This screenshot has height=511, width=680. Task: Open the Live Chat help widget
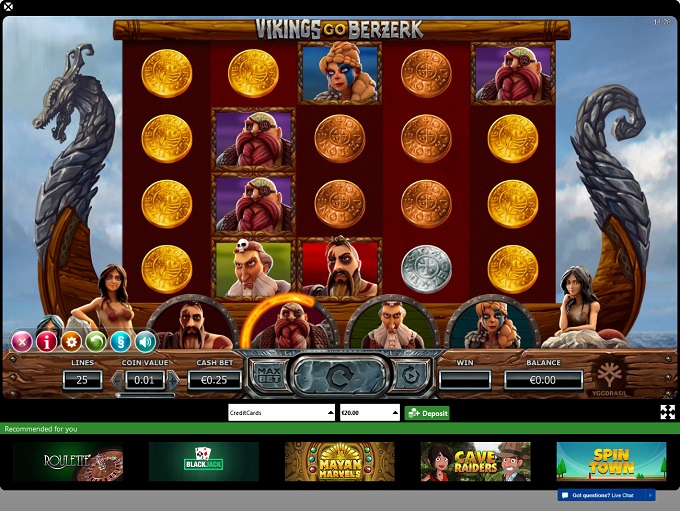[x=607, y=495]
